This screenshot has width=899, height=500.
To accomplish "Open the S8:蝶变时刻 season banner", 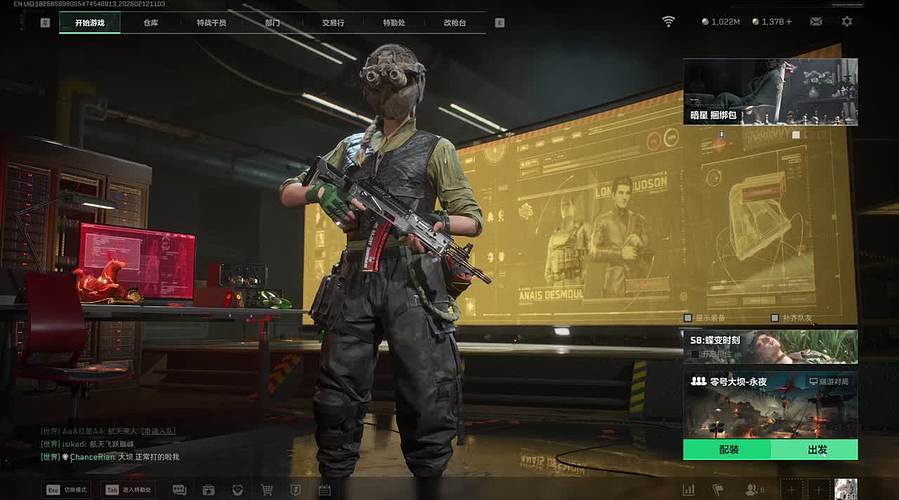I will tap(770, 346).
